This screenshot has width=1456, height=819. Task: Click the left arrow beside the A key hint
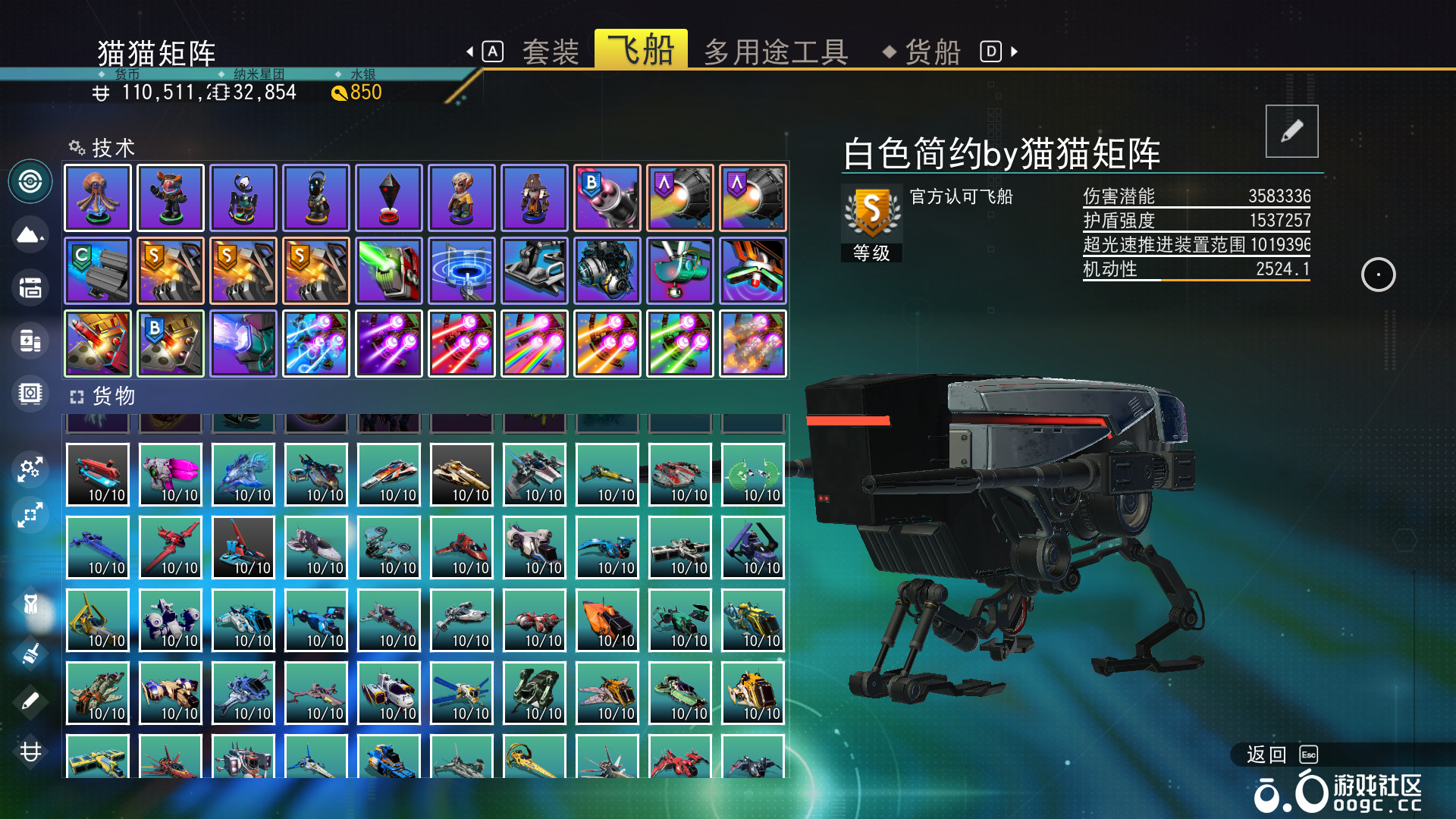pyautogui.click(x=471, y=51)
